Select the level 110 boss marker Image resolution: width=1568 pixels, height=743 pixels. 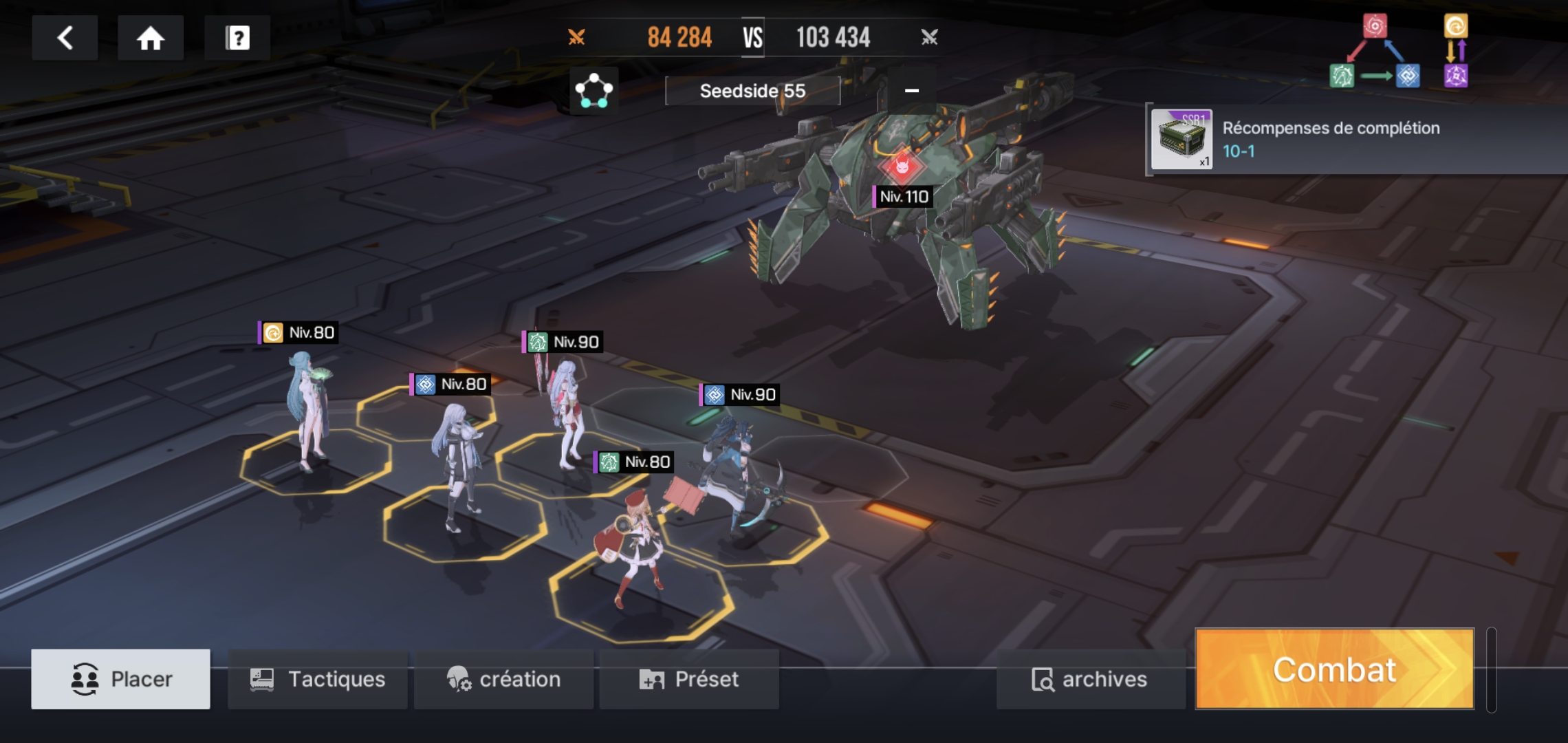click(902, 166)
